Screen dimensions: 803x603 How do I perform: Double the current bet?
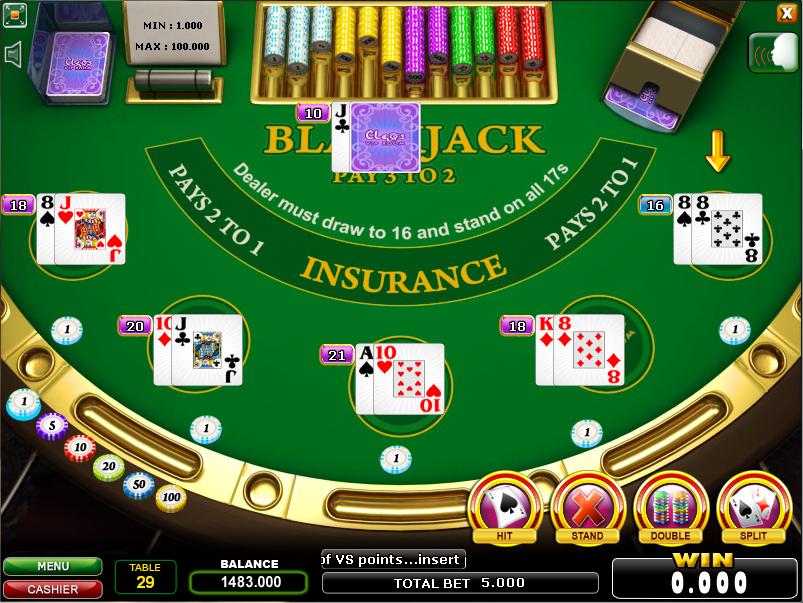coord(670,507)
